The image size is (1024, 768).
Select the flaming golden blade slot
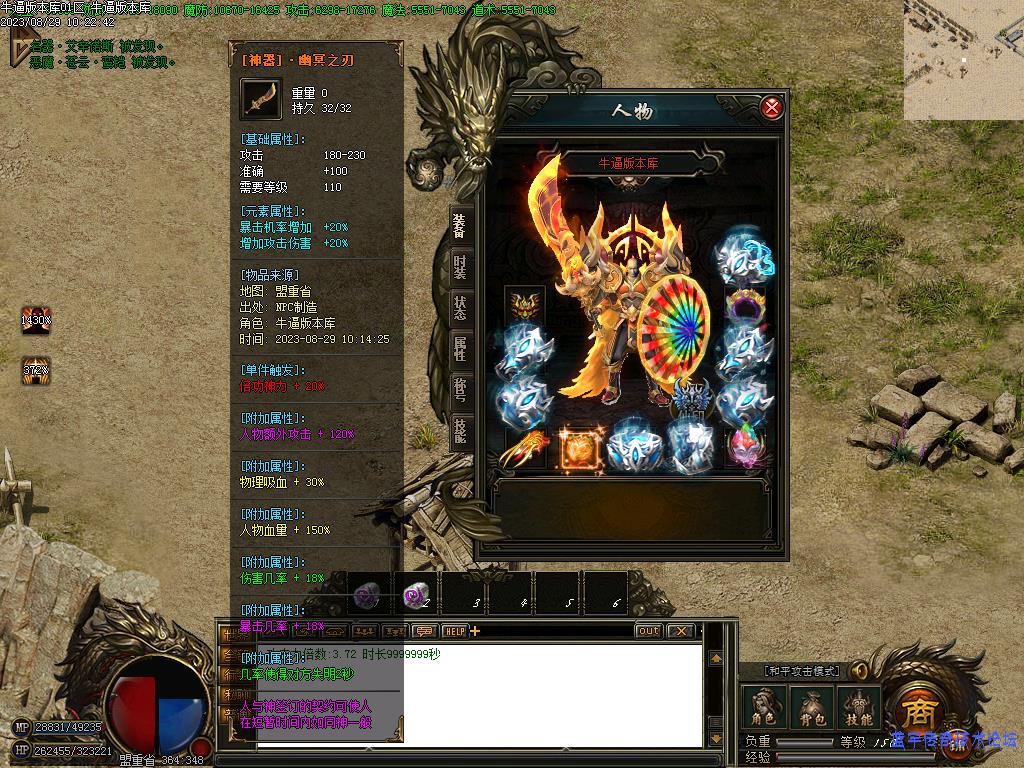[x=524, y=448]
